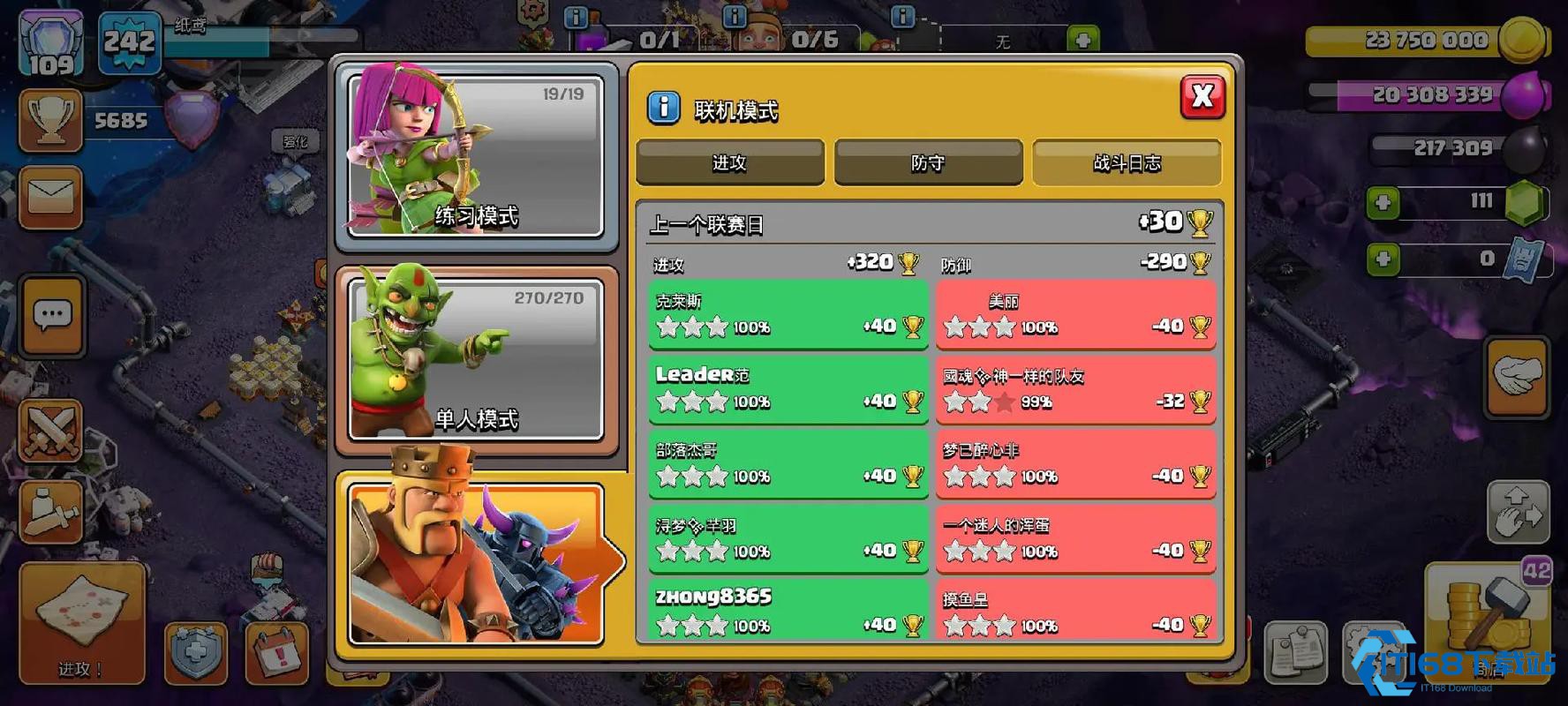Switch to the 进攻 tab
Viewport: 1568px width, 706px height.
729,162
